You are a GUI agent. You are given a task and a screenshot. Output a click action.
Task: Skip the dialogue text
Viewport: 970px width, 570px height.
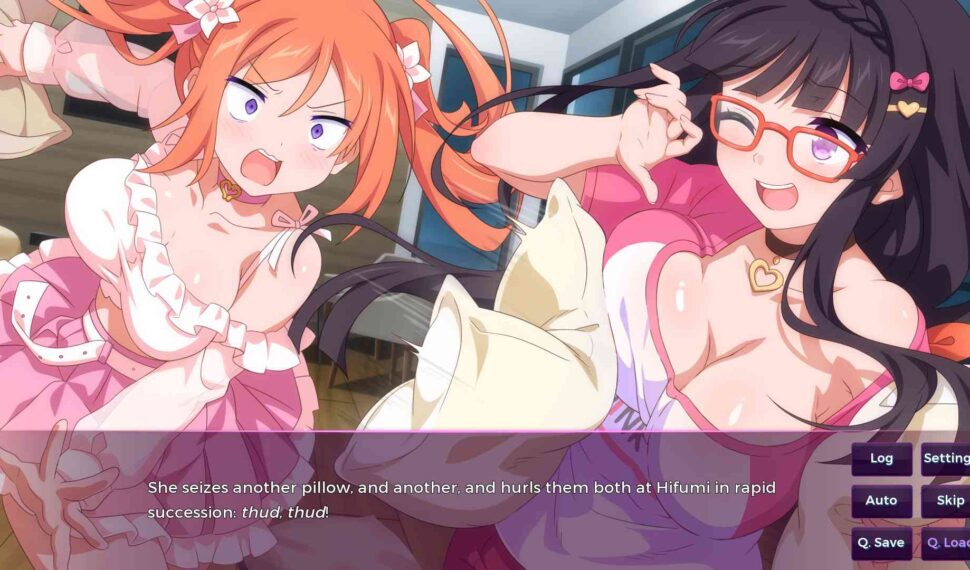tap(946, 501)
